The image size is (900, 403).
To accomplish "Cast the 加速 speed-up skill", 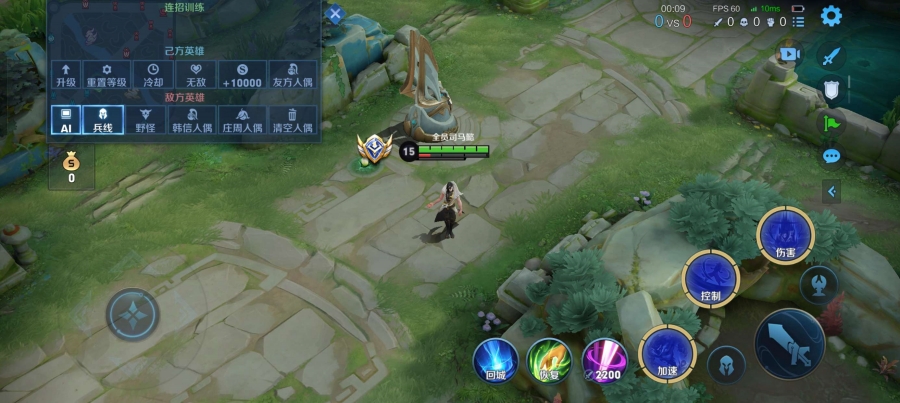I will coord(667,351).
